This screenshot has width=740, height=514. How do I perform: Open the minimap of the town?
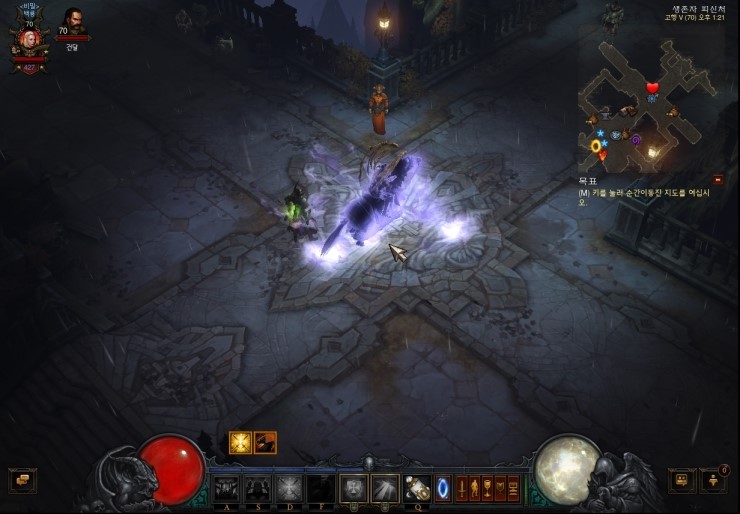(647, 103)
